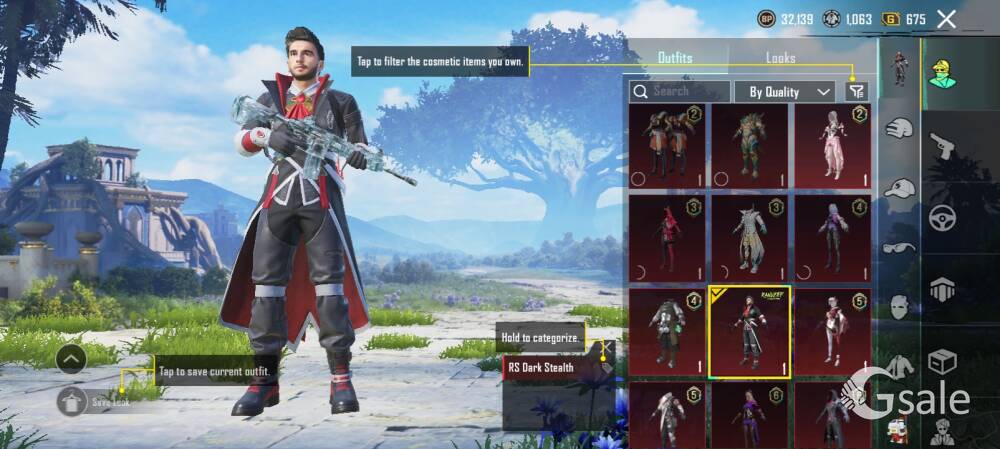Close the outfit inventory screen
1000x449 pixels.
[x=946, y=19]
